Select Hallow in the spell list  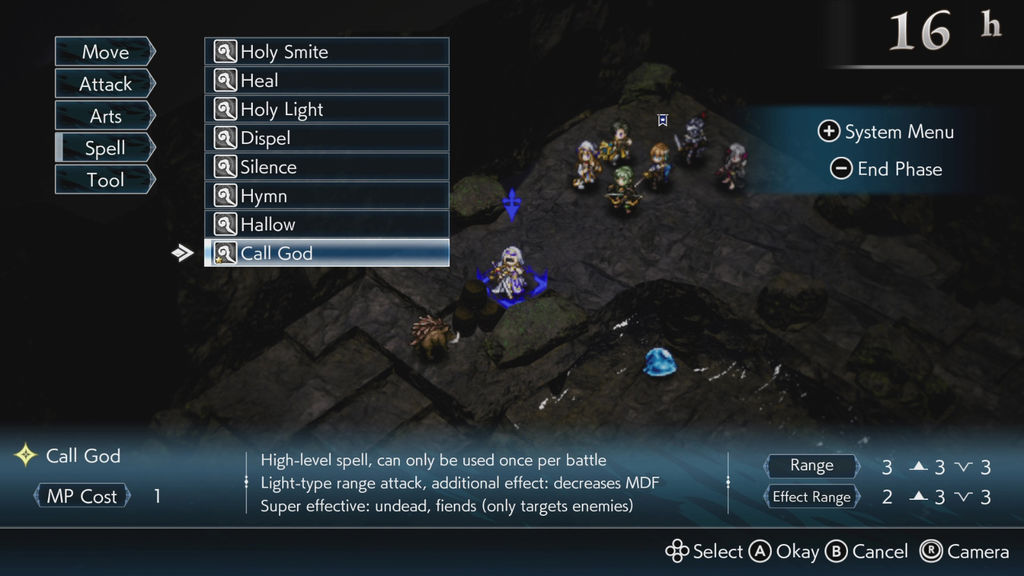coord(327,225)
